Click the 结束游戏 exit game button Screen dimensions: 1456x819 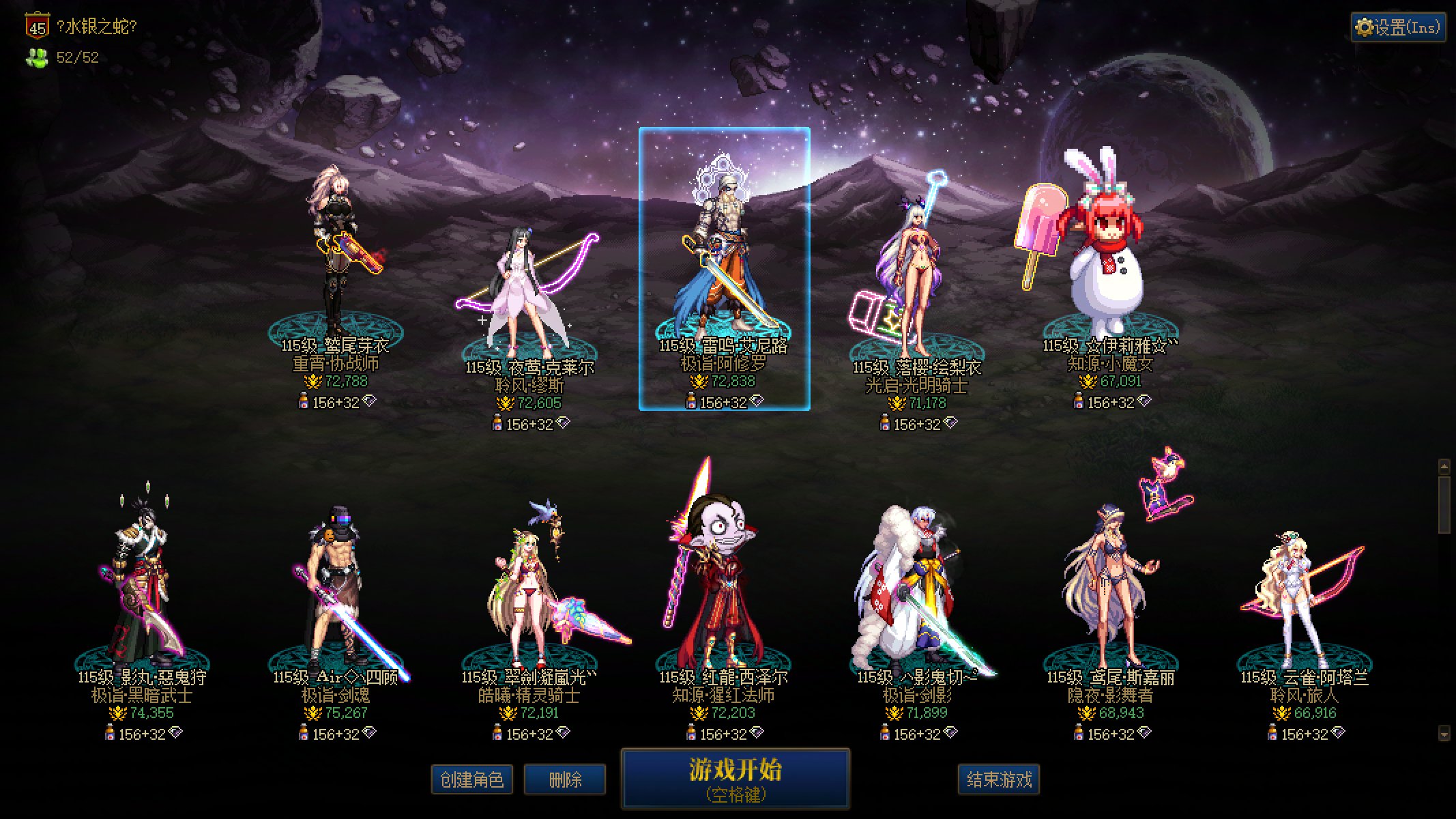point(998,779)
